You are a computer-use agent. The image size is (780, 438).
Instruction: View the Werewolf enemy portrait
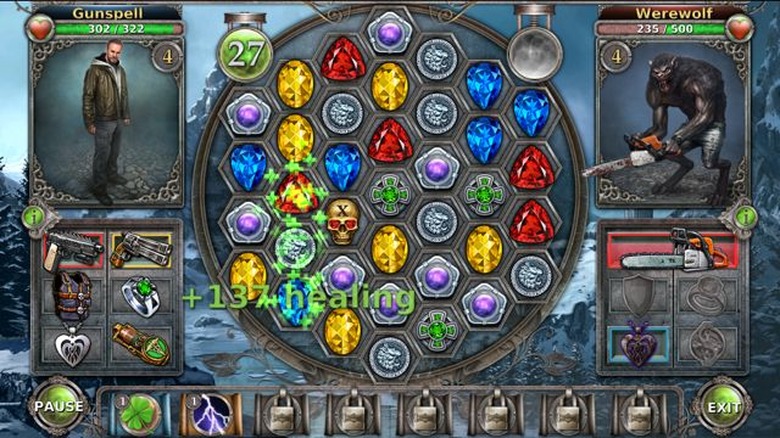tap(671, 122)
